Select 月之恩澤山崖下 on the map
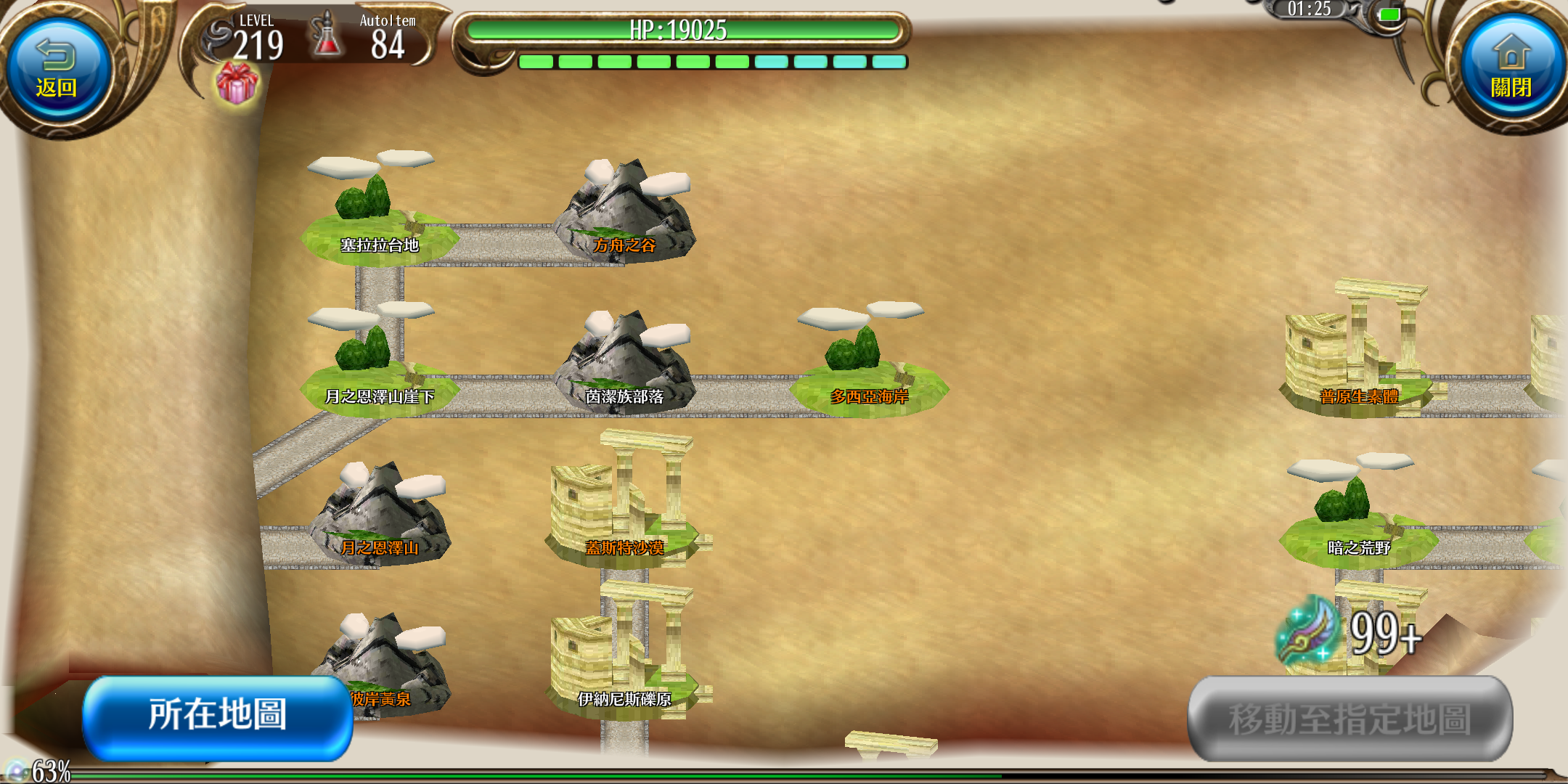Screen dimensions: 1568x784 point(379,370)
